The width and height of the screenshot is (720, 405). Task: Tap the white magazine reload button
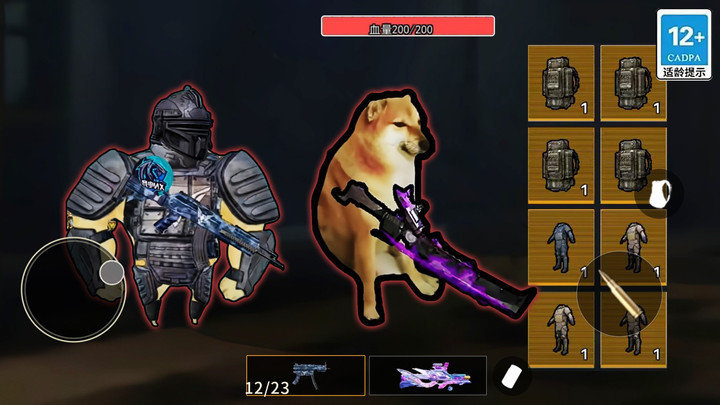click(x=513, y=375)
